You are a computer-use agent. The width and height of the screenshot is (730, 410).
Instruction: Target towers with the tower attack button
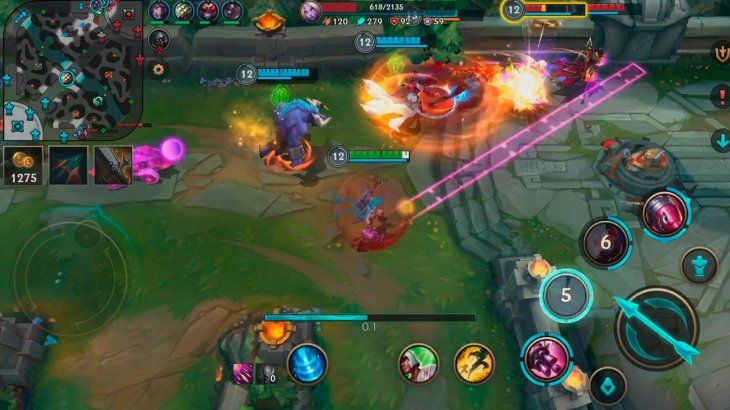[x=699, y=265]
